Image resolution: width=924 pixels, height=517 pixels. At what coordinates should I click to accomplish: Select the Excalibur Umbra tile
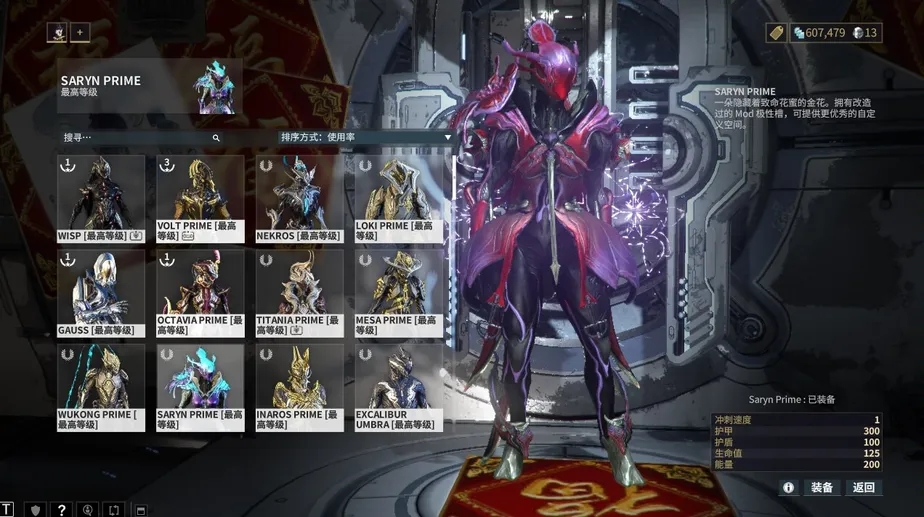click(398, 387)
